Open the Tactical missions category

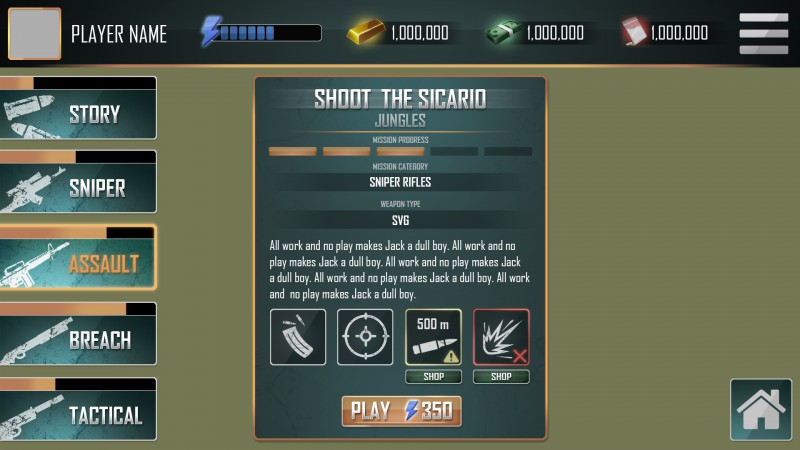click(78, 413)
